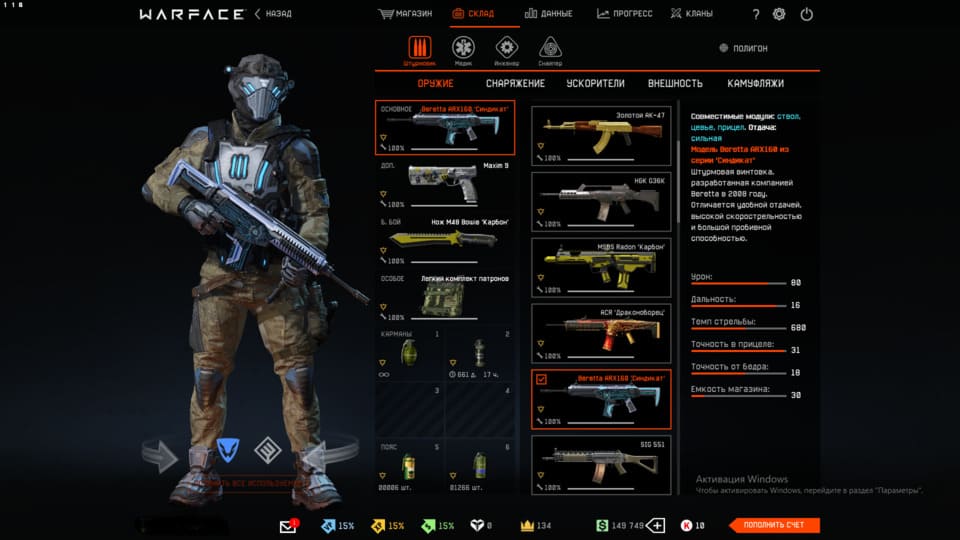Switch to the Внешность tab

675,84
